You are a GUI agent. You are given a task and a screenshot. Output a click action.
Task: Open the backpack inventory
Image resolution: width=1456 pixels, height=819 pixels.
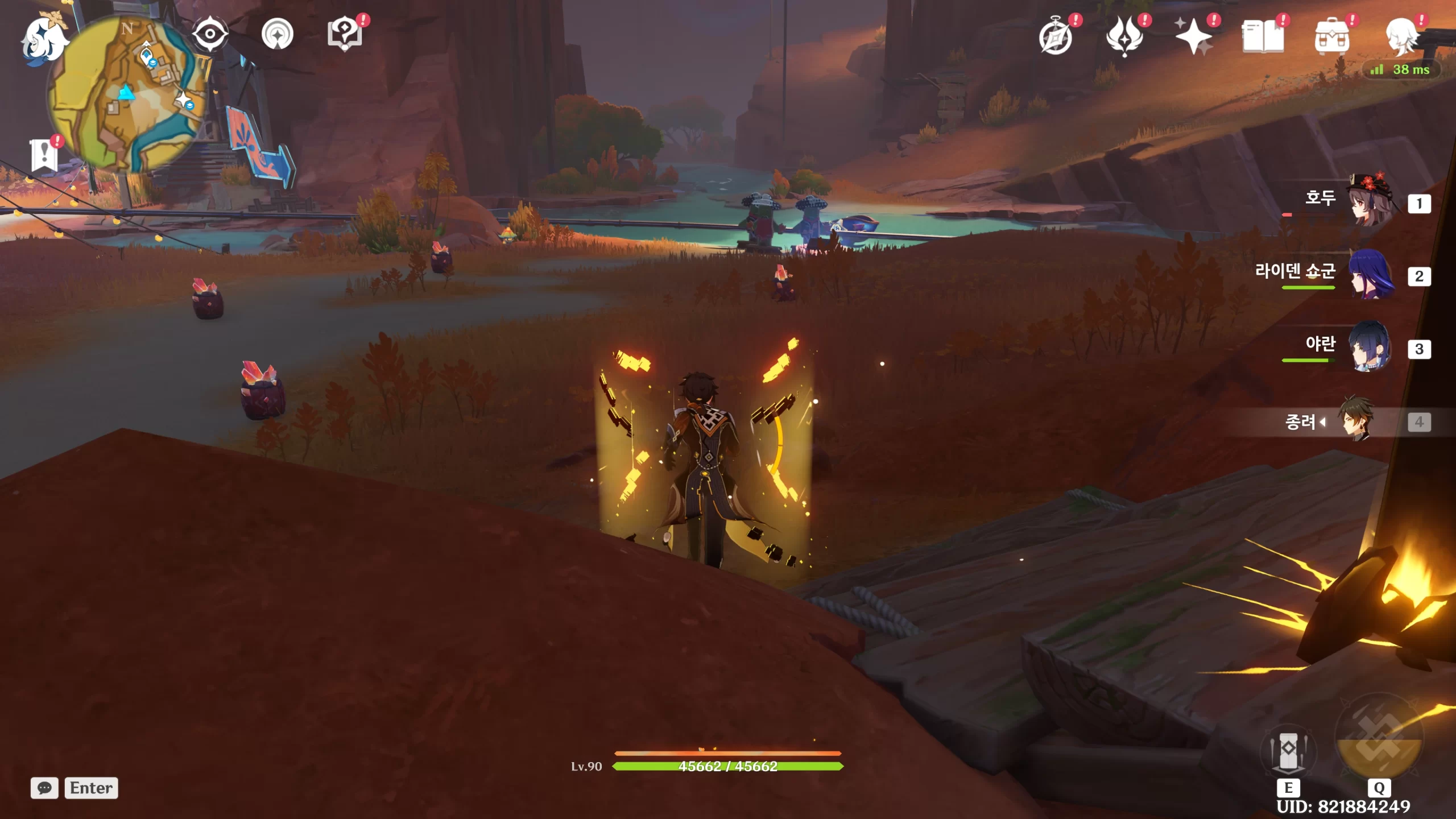point(1331,38)
